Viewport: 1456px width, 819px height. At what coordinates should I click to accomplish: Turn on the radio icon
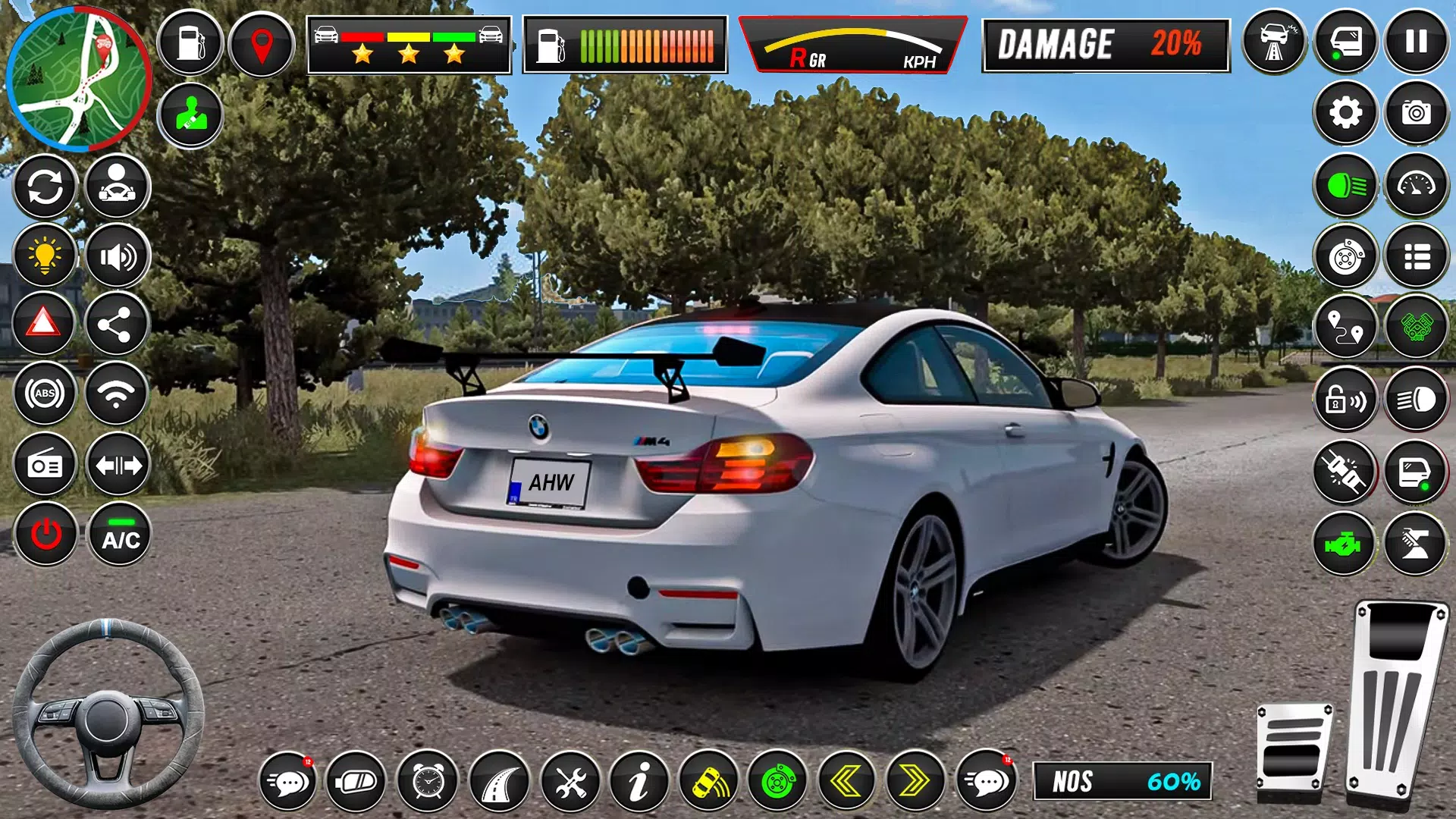click(45, 465)
